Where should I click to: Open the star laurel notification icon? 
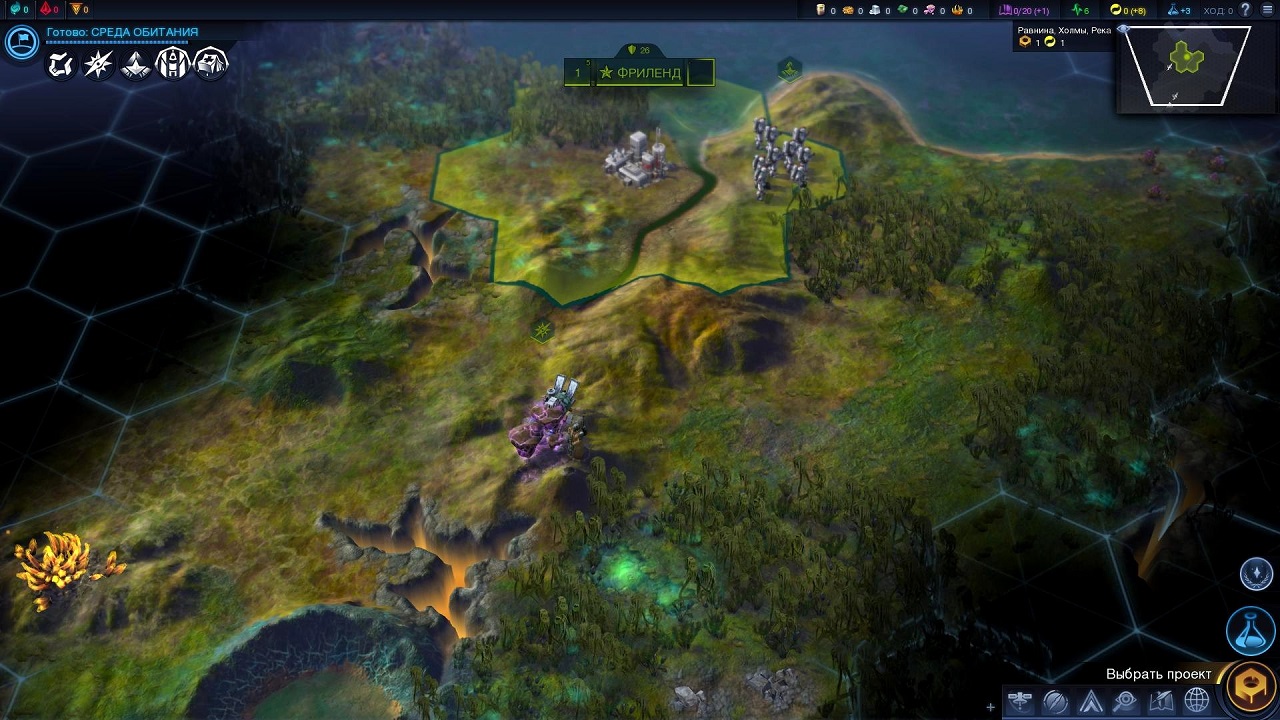(x=1257, y=574)
